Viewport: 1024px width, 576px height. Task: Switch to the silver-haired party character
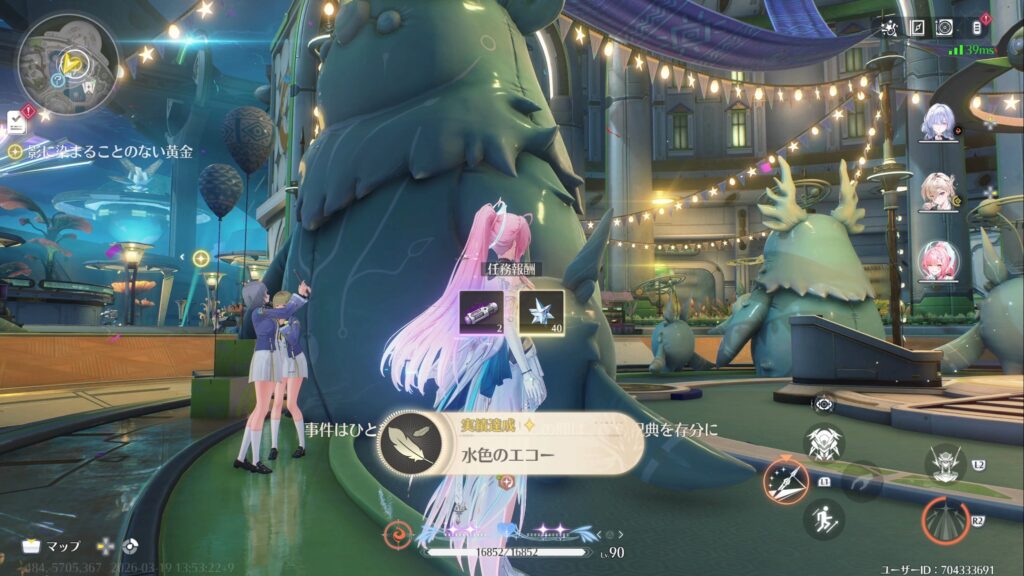[x=940, y=122]
